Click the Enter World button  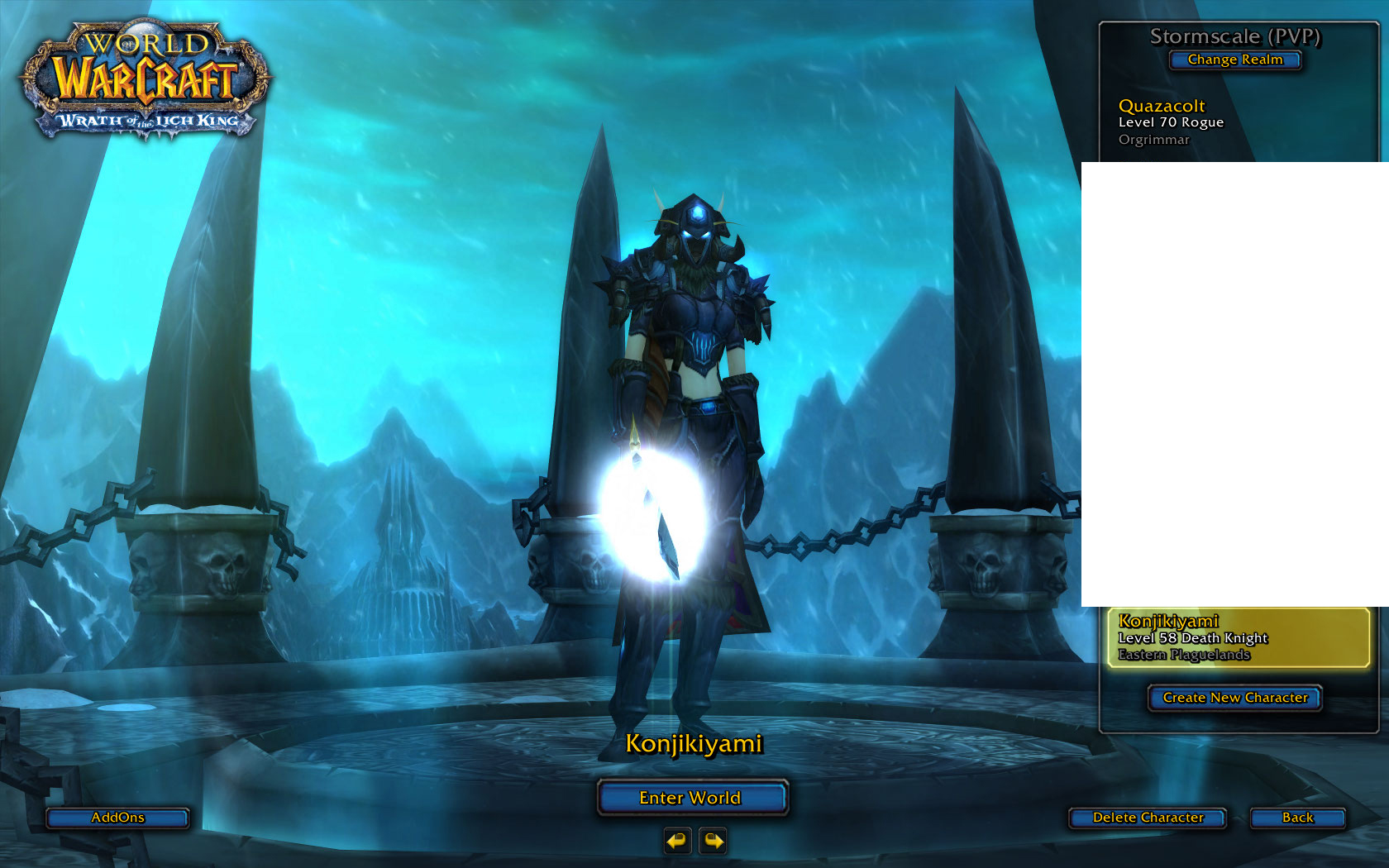pos(691,798)
